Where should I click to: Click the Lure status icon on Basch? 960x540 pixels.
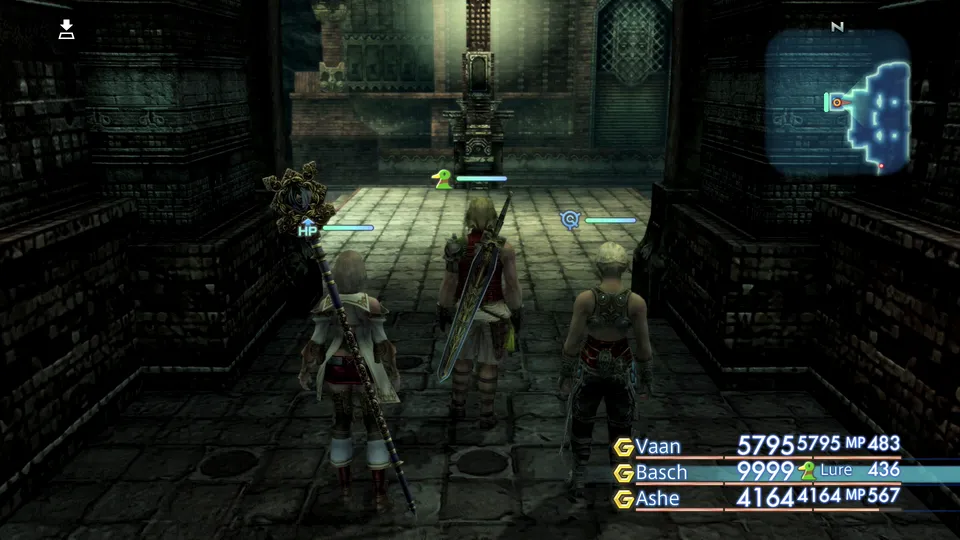tap(807, 471)
